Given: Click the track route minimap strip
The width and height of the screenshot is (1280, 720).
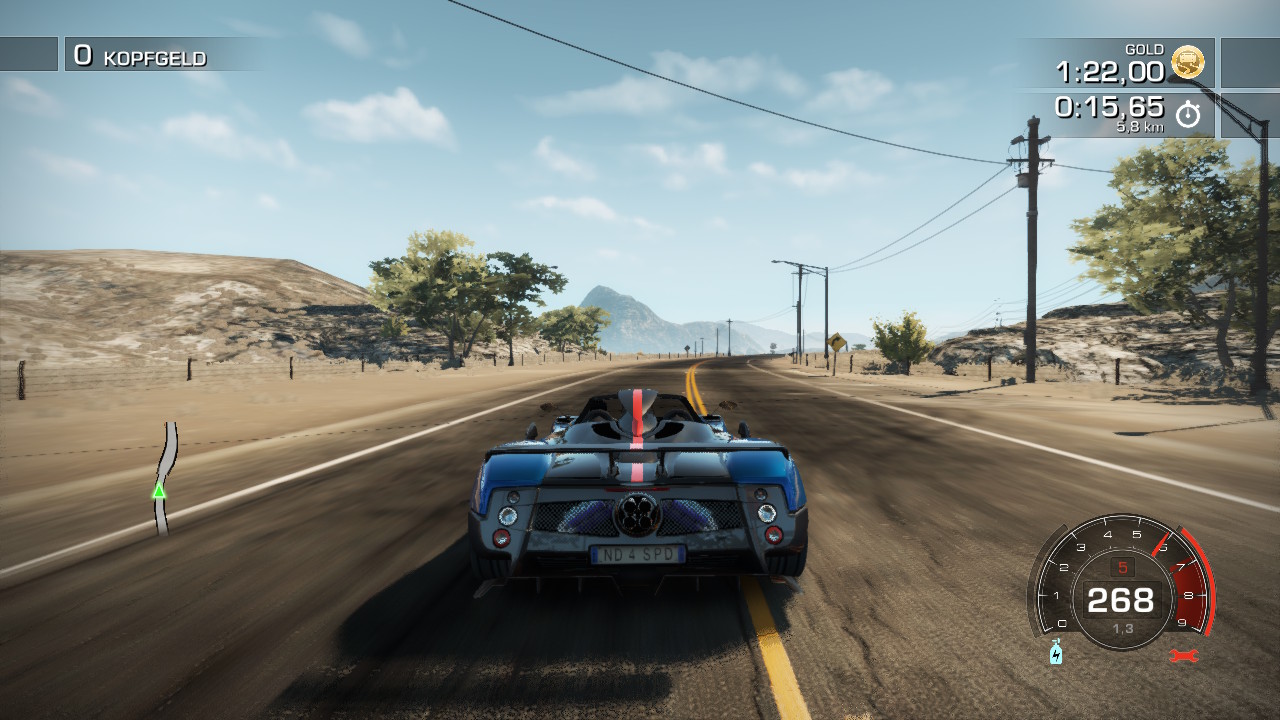Looking at the screenshot, I should (165, 478).
